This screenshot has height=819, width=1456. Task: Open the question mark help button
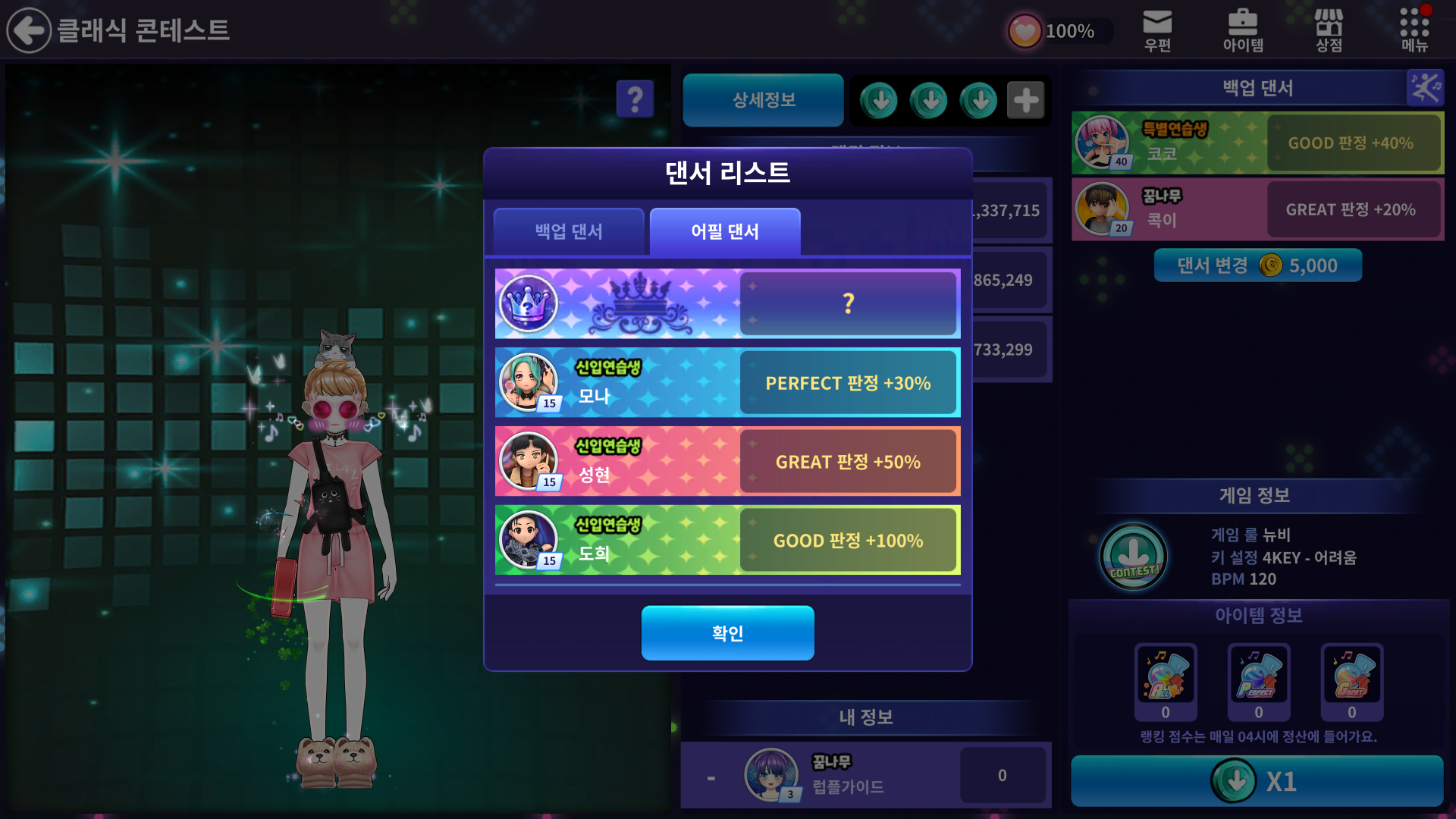click(635, 99)
